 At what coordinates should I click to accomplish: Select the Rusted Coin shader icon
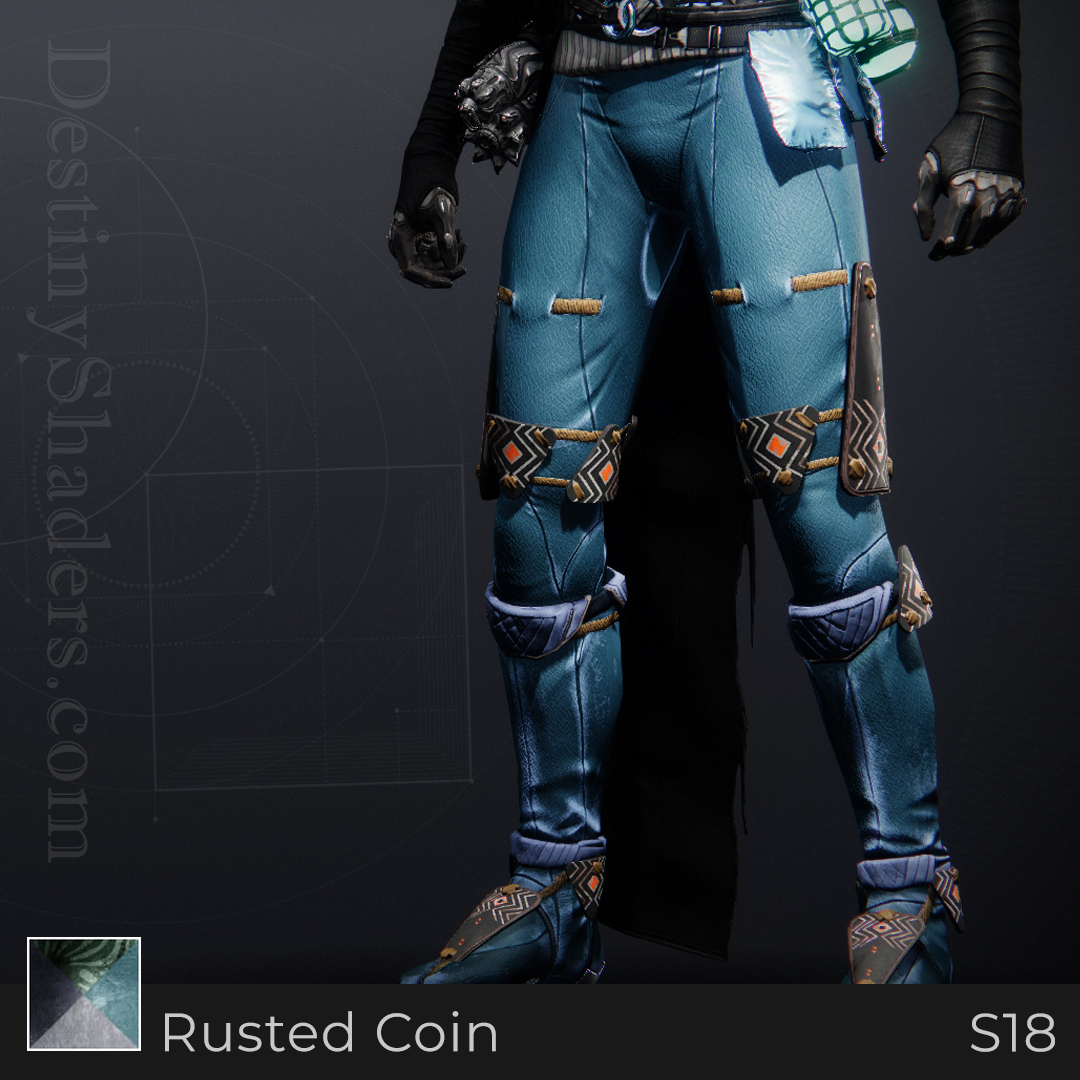pos(84,994)
